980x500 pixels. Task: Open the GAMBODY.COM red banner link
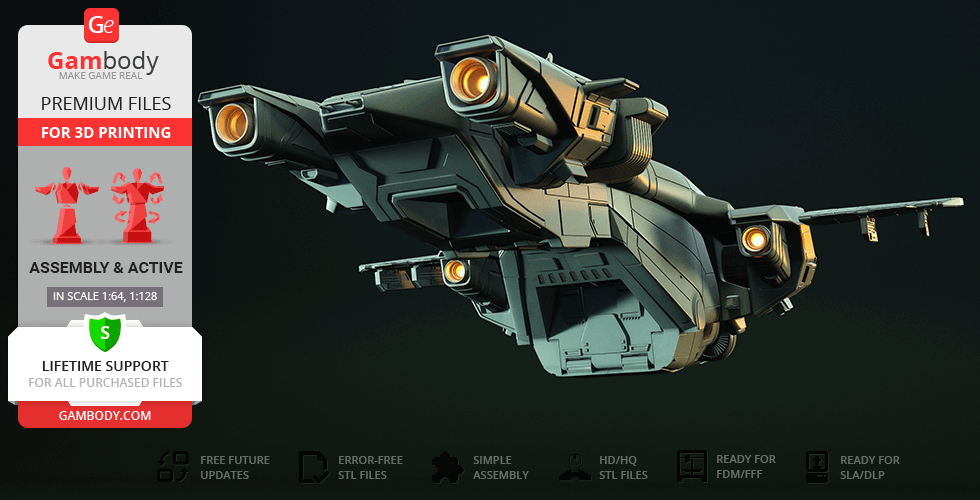tap(105, 415)
